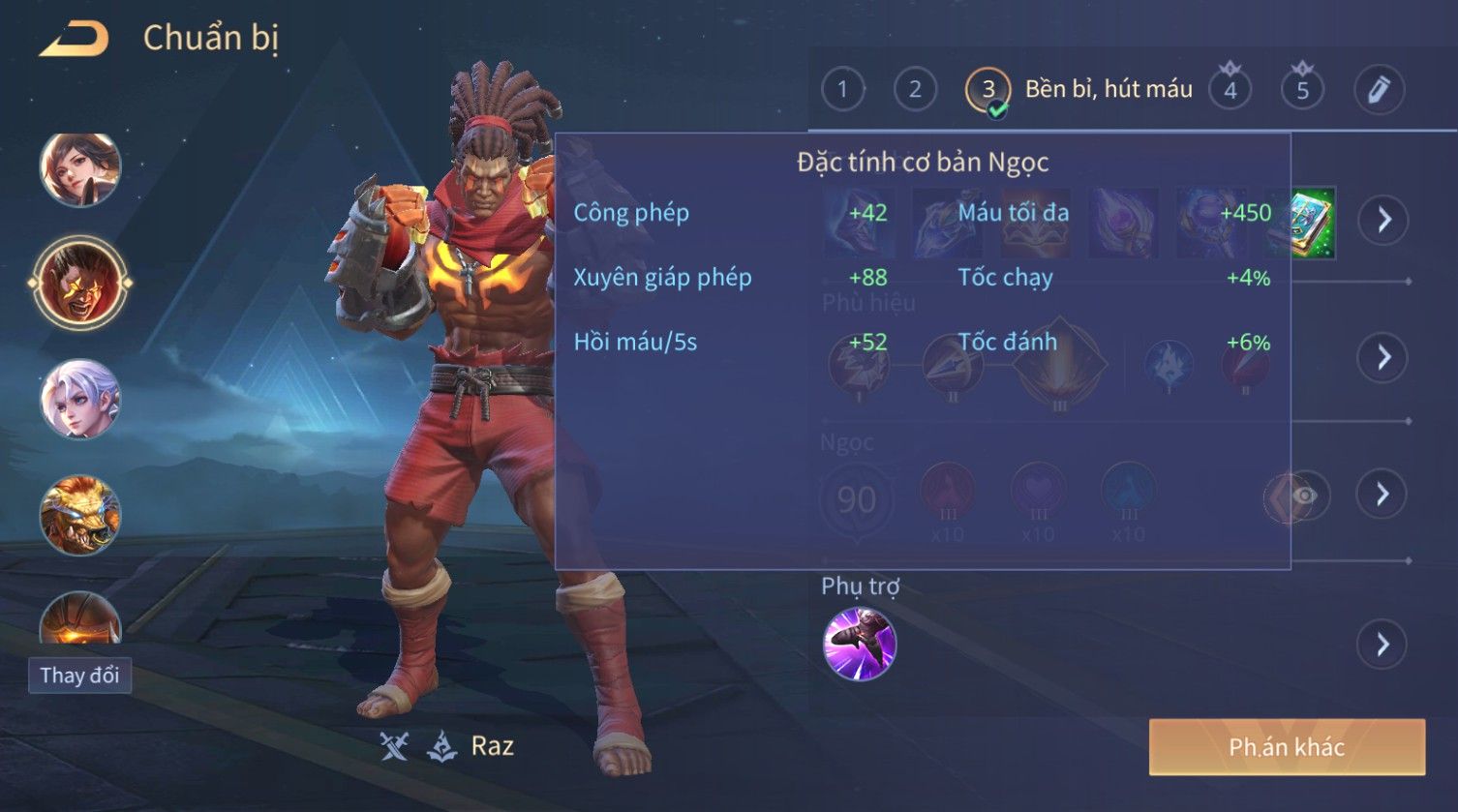1458x812 pixels.
Task: Select the Phụ trợ spell icon
Action: coord(860,644)
